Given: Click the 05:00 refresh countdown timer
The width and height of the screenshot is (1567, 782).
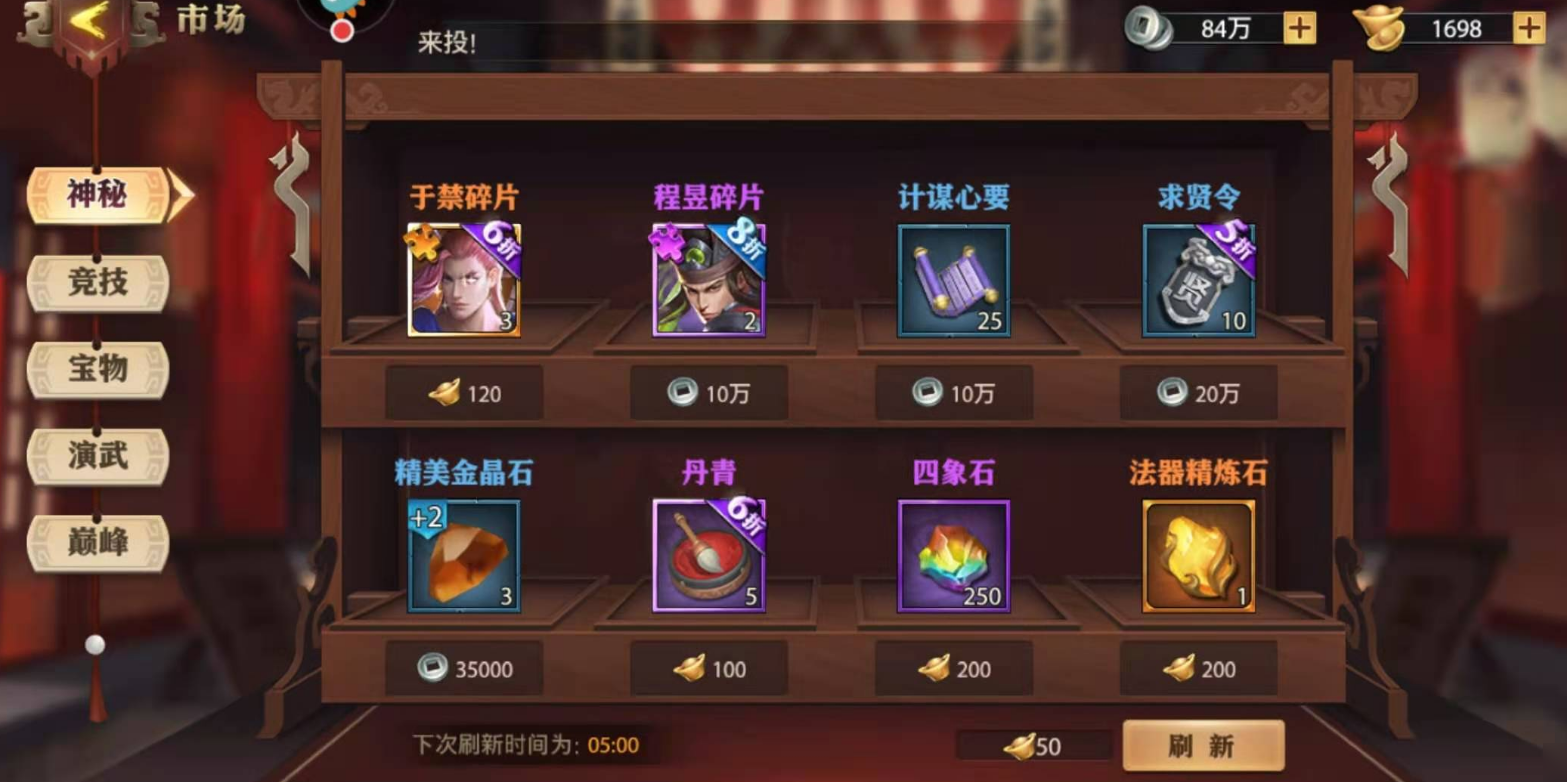Looking at the screenshot, I should pyautogui.click(x=614, y=744).
